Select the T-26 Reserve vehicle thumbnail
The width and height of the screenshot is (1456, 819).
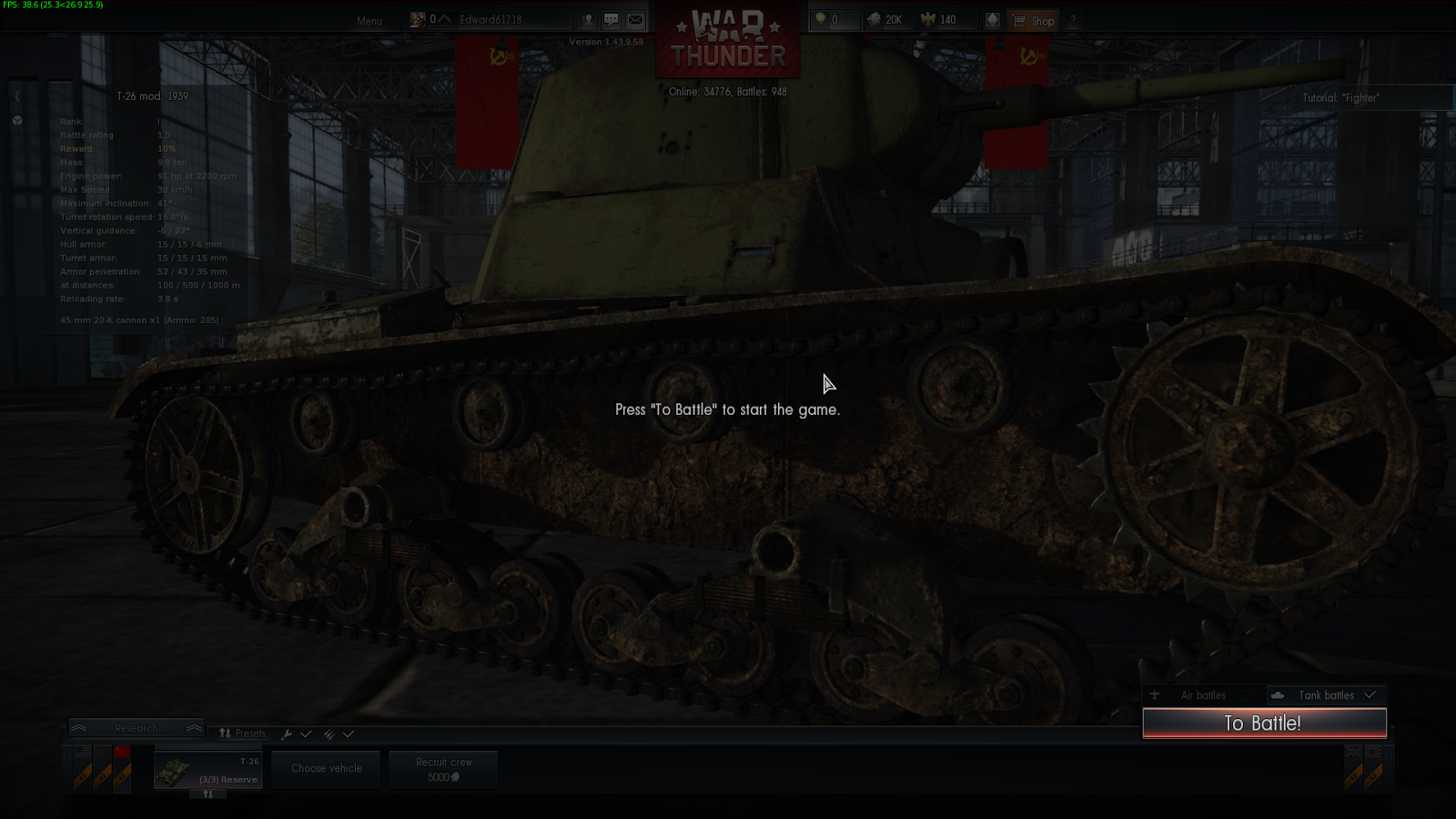coord(207,769)
